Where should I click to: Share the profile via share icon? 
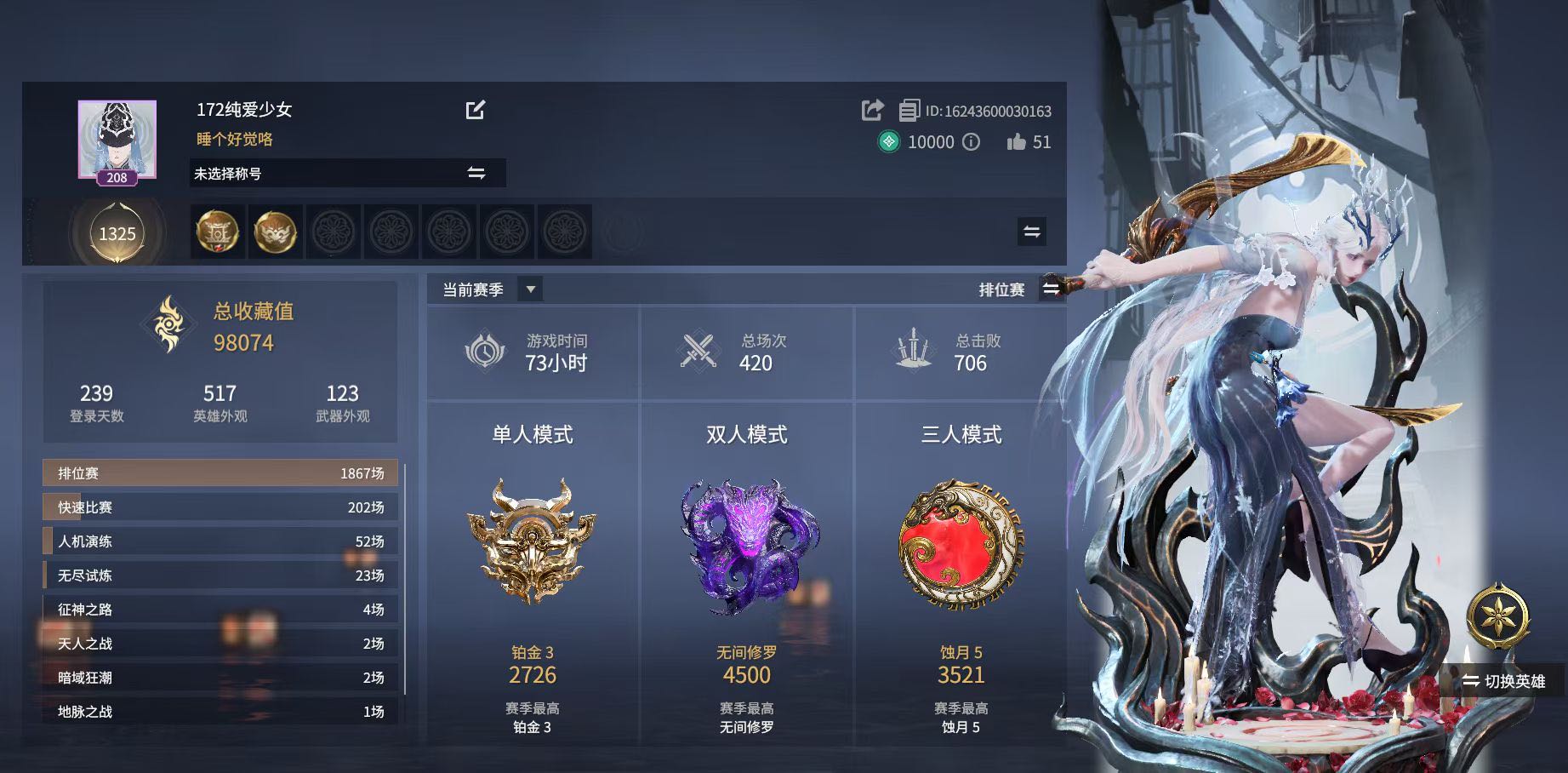point(872,110)
